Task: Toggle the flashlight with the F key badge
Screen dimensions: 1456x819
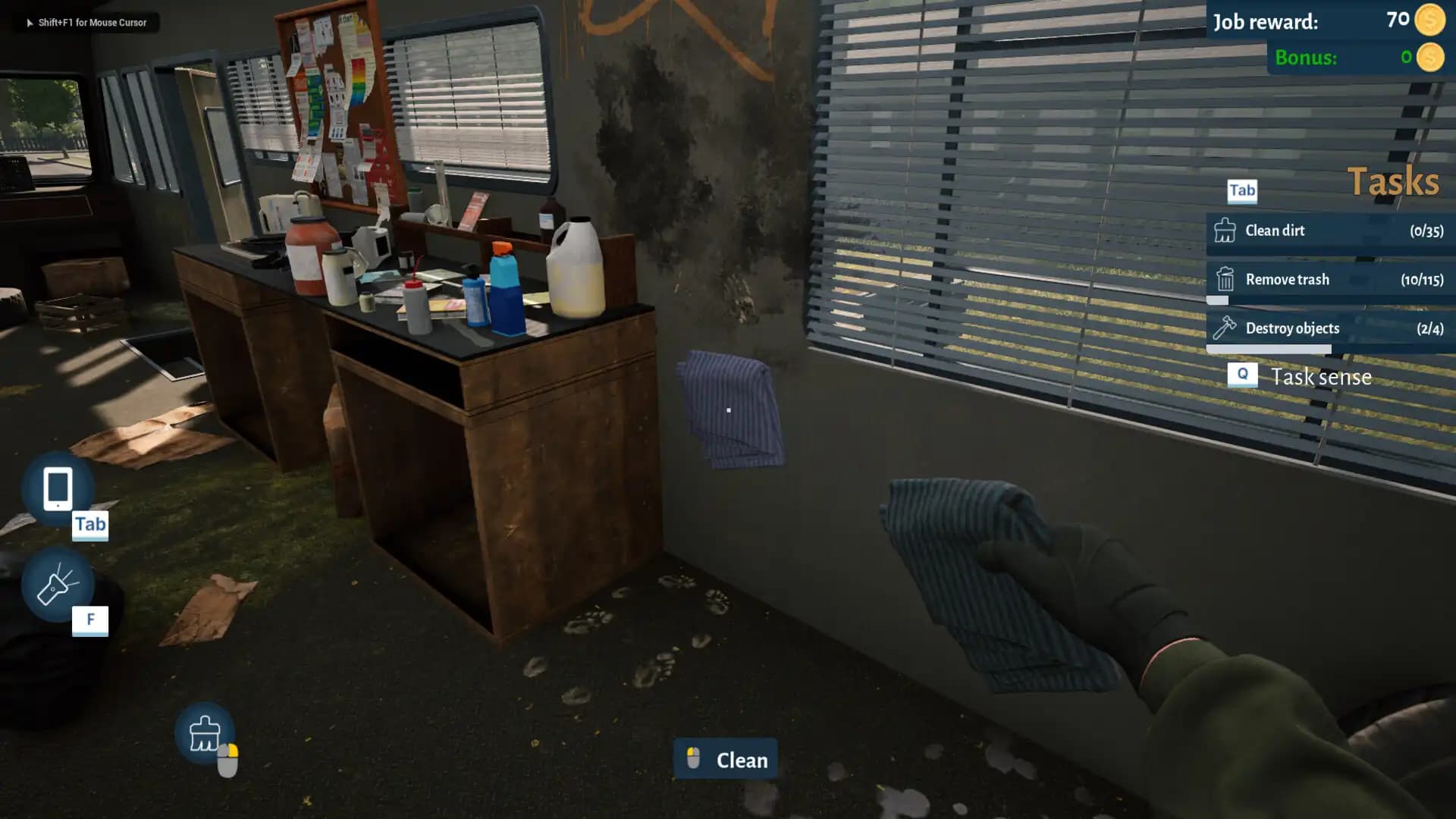Action: click(90, 619)
